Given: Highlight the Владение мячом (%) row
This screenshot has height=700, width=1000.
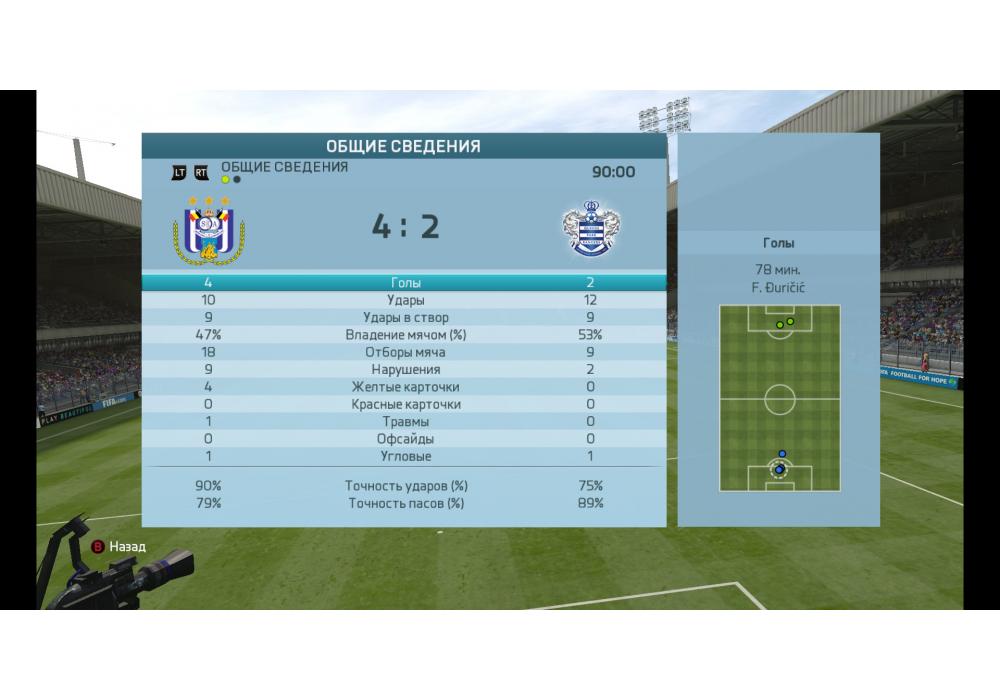Looking at the screenshot, I should tap(404, 335).
